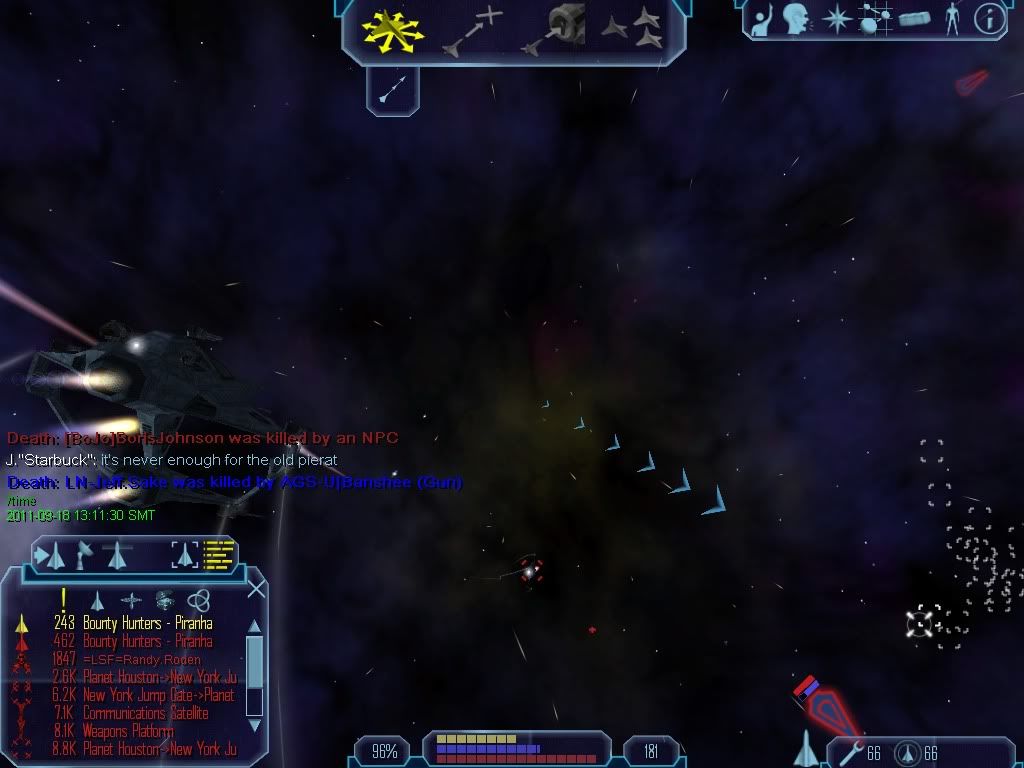Open the Current Information 'i' icon
Viewport: 1024px width, 768px height.
989,19
